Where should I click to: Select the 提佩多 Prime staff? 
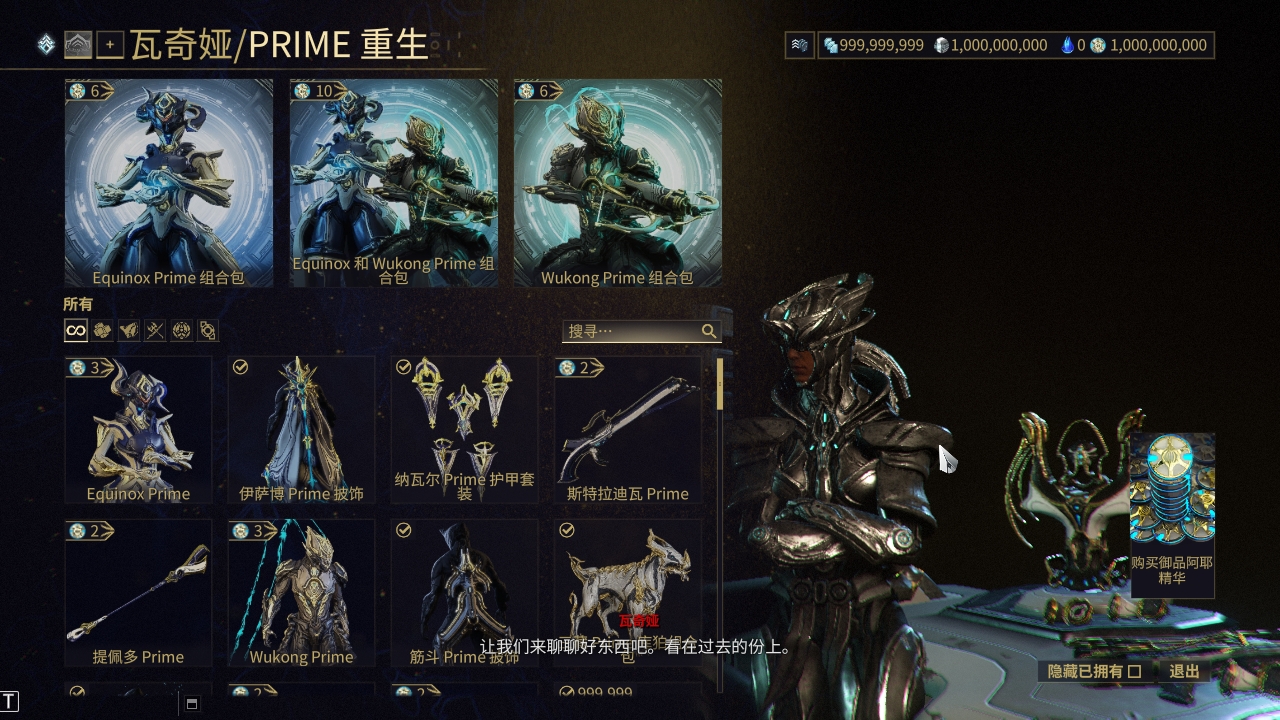point(138,592)
